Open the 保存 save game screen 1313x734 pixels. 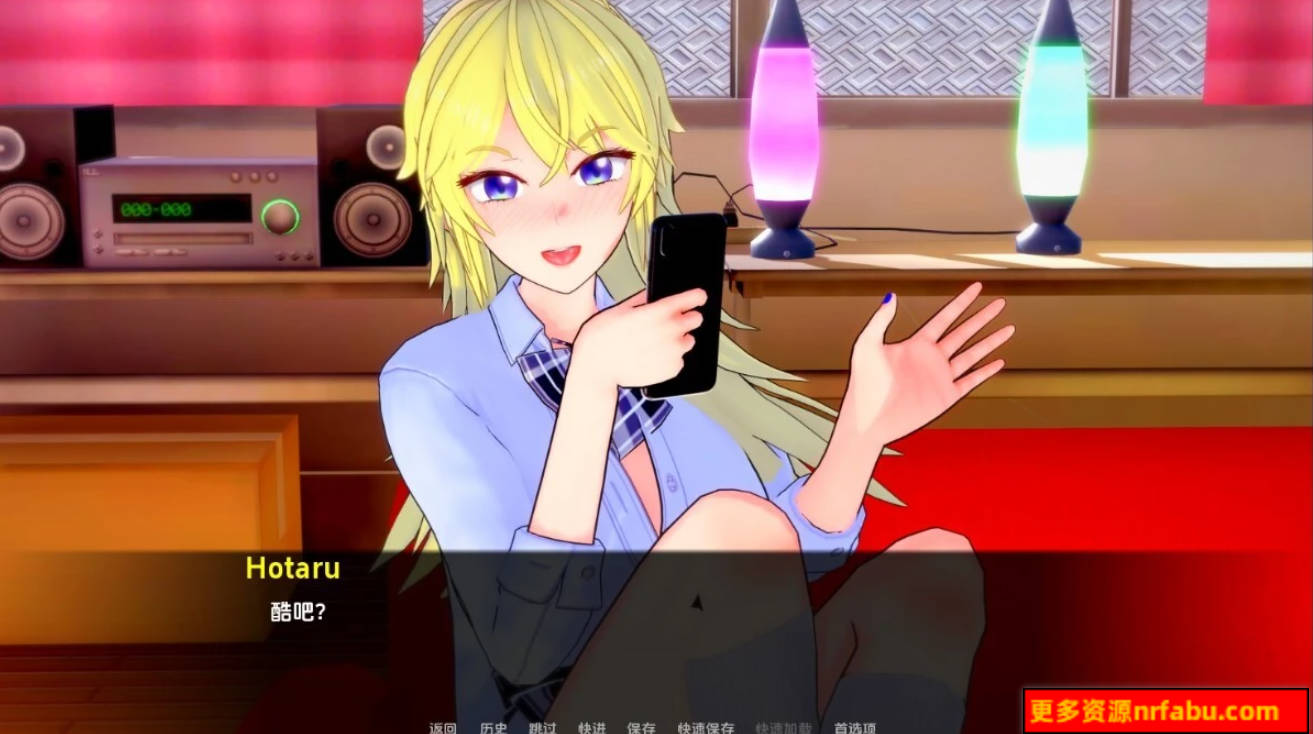(x=641, y=730)
